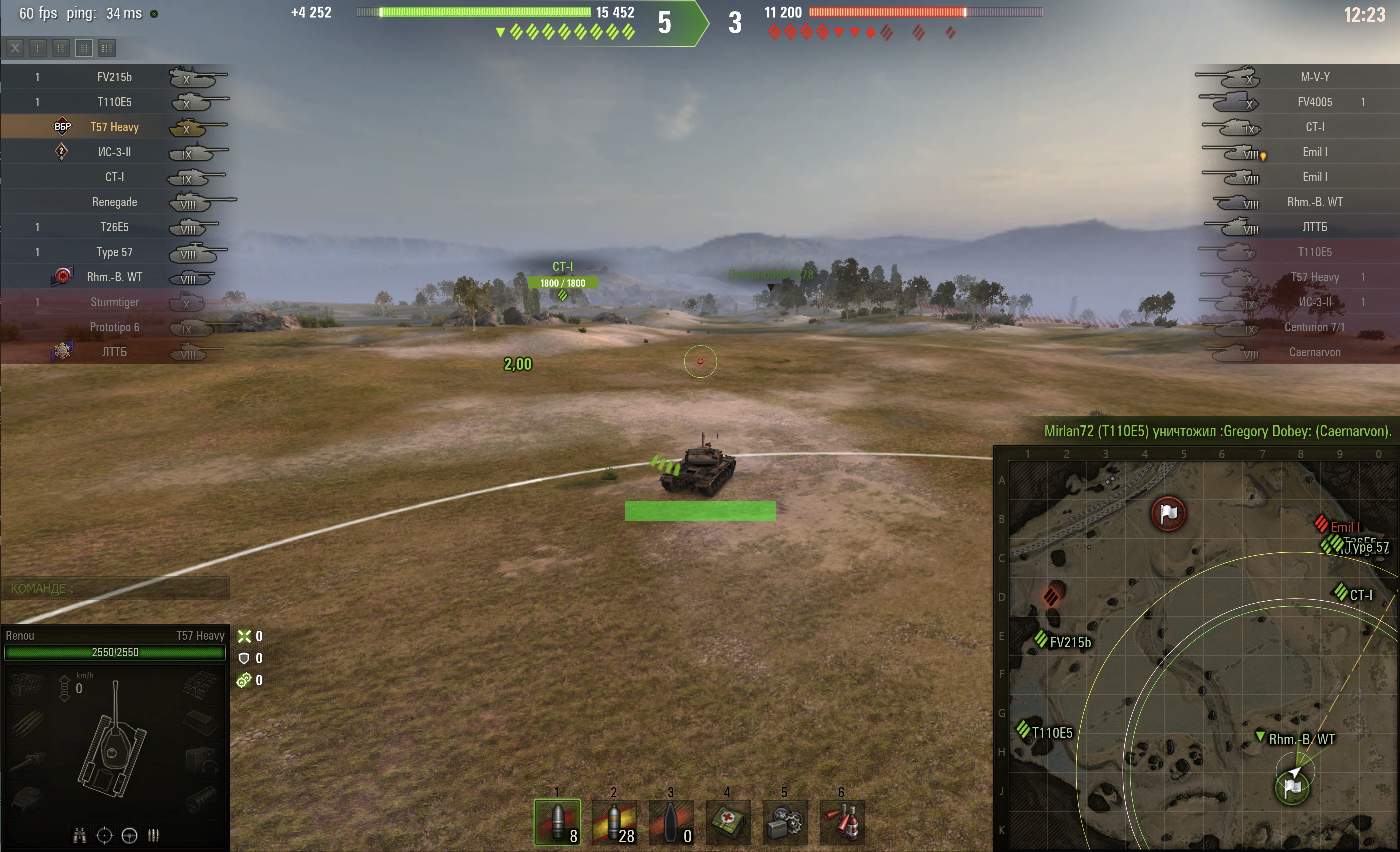Click the target reticle icon in damage panel
Viewport: 1400px width, 852px height.
(x=105, y=835)
